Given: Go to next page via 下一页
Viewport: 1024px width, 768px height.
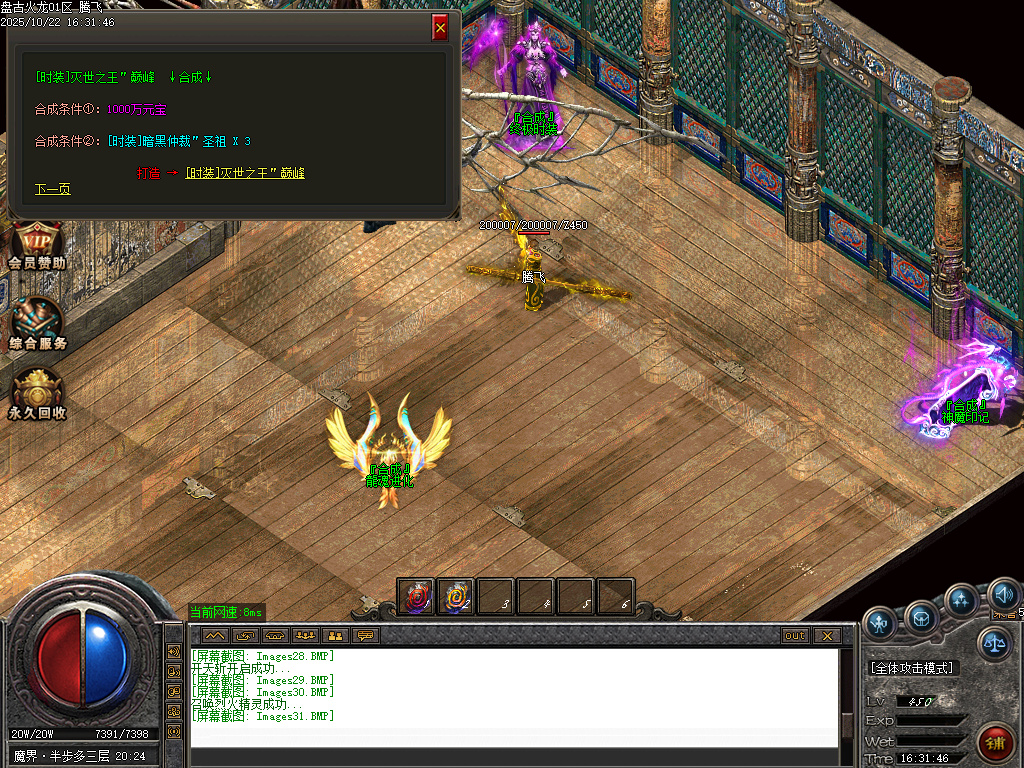Looking at the screenshot, I should (x=52, y=189).
